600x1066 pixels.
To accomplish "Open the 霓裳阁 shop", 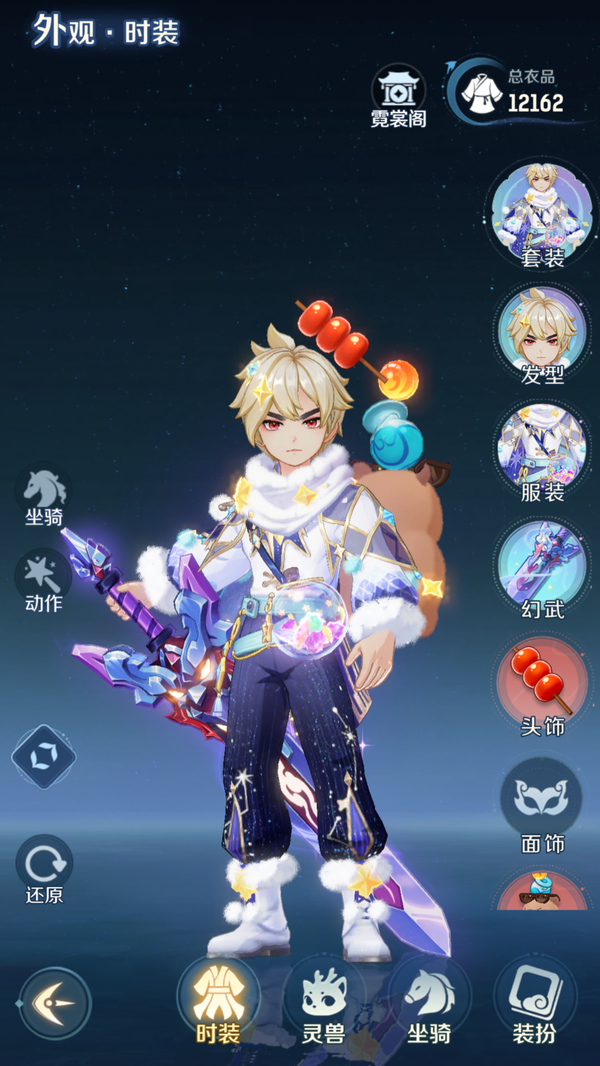I will click(x=398, y=93).
